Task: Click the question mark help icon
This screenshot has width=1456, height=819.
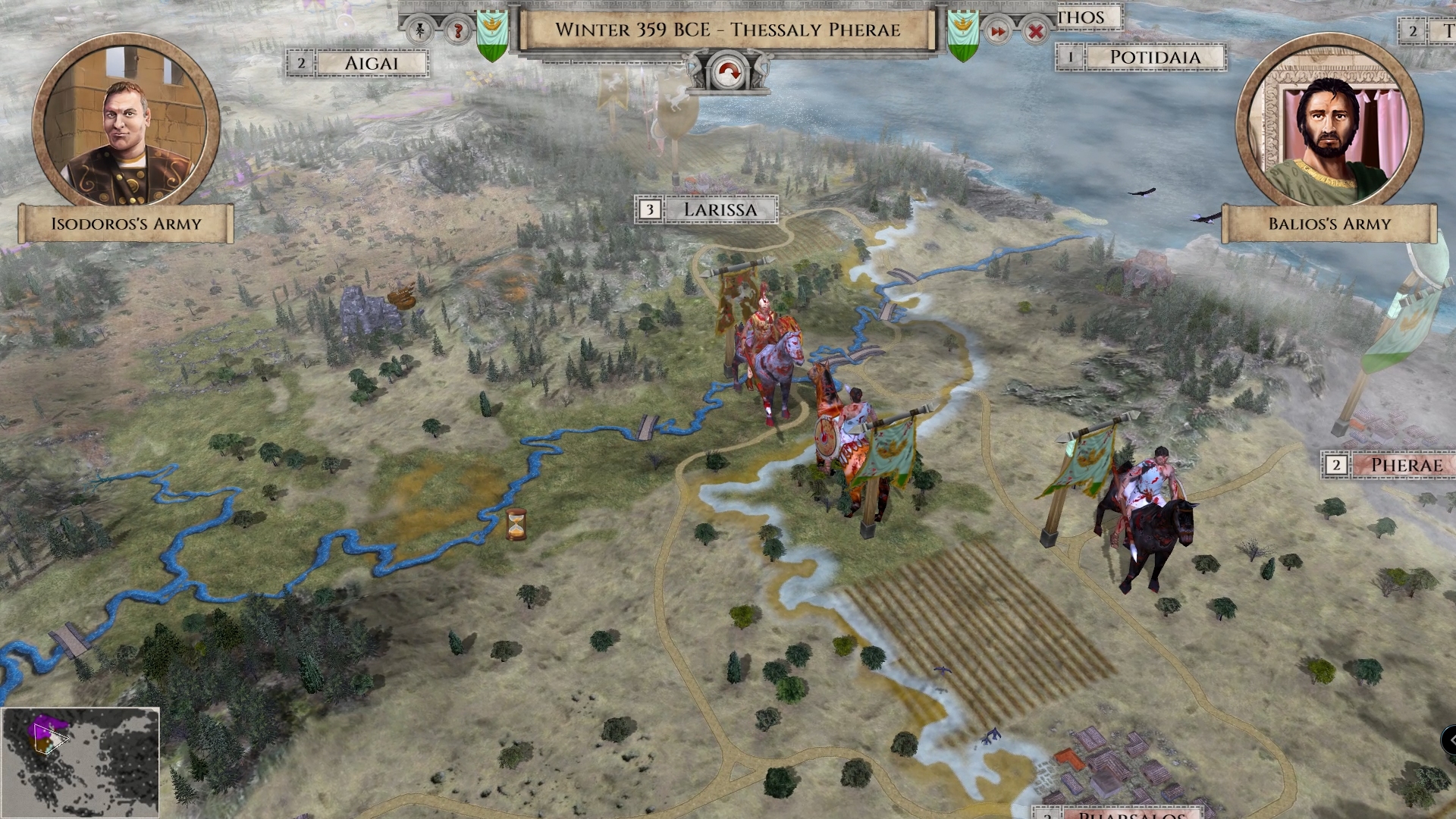Action: click(x=458, y=32)
